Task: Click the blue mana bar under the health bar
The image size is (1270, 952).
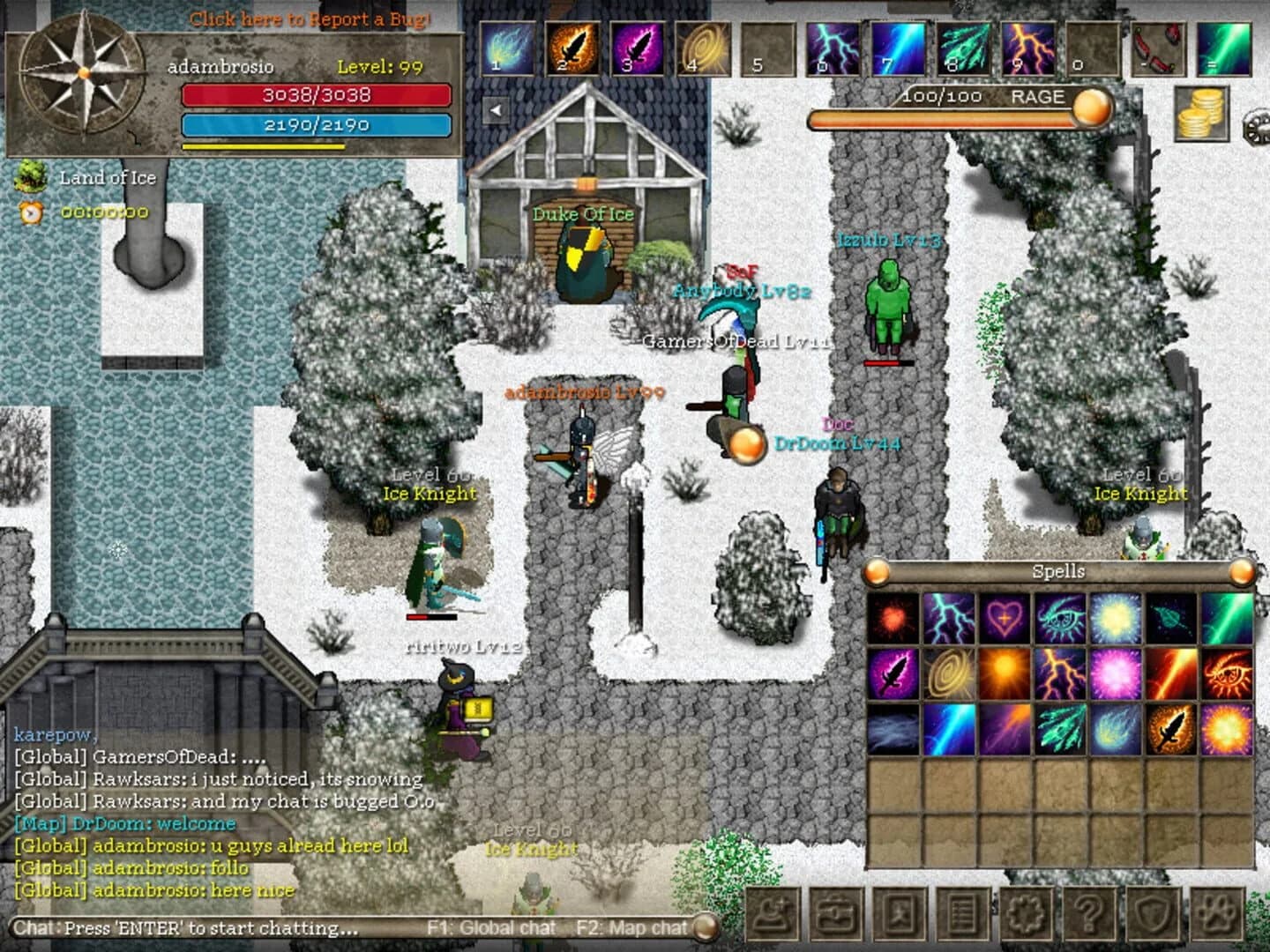Action: 317,125
